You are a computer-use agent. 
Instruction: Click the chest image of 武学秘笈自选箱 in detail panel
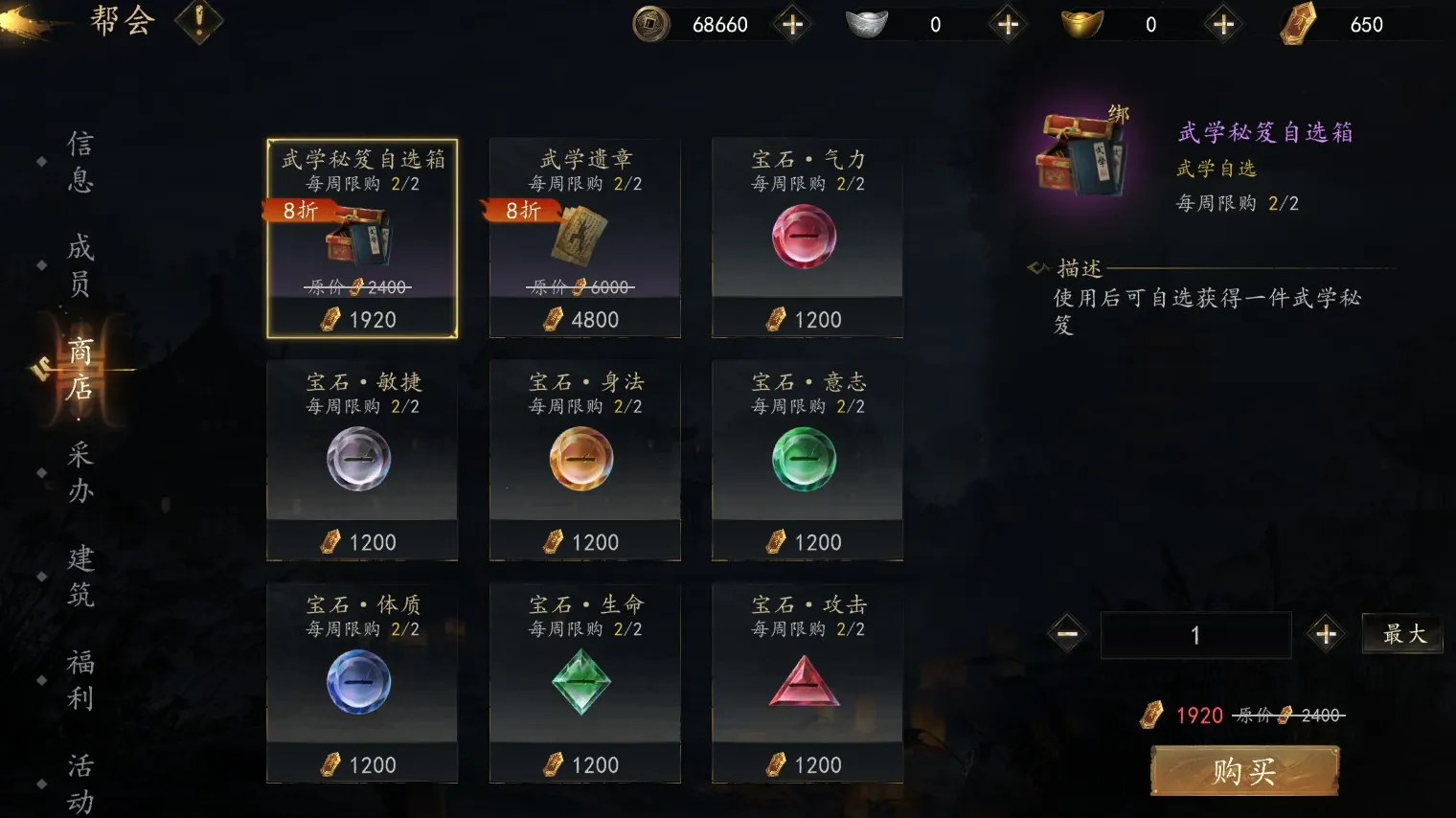click(x=1081, y=150)
